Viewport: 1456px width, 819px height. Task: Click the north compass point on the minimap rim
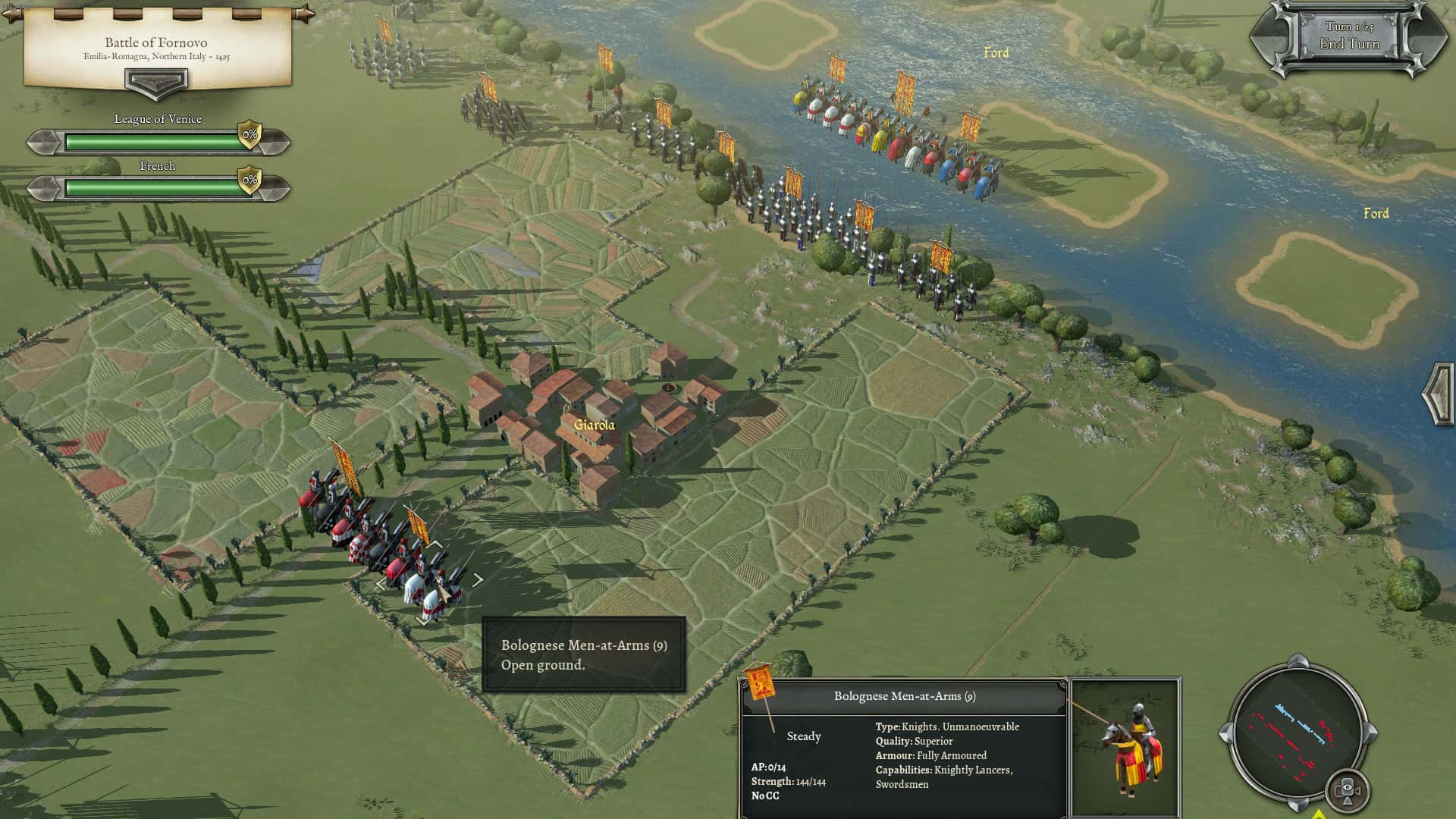(x=1297, y=664)
